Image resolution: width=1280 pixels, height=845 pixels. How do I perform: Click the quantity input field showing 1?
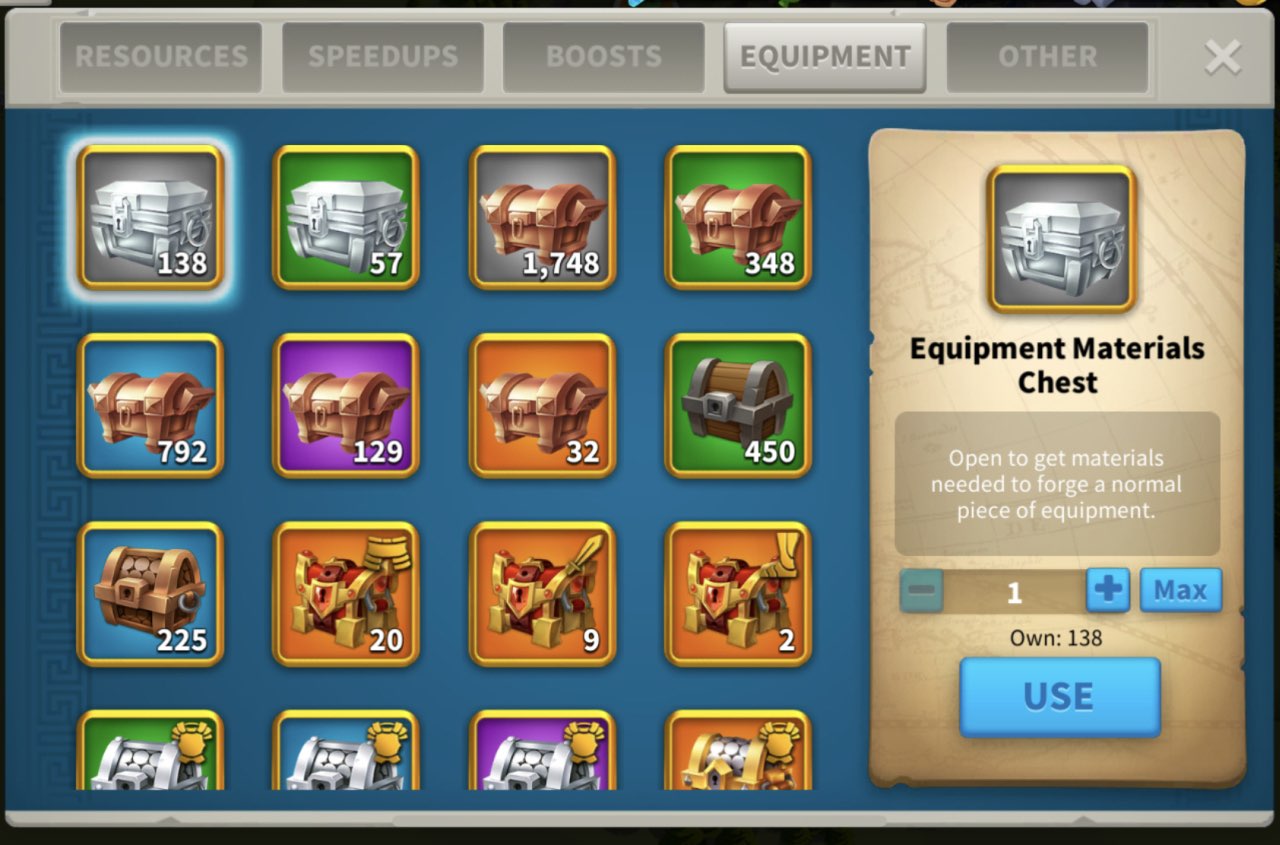[1014, 592]
